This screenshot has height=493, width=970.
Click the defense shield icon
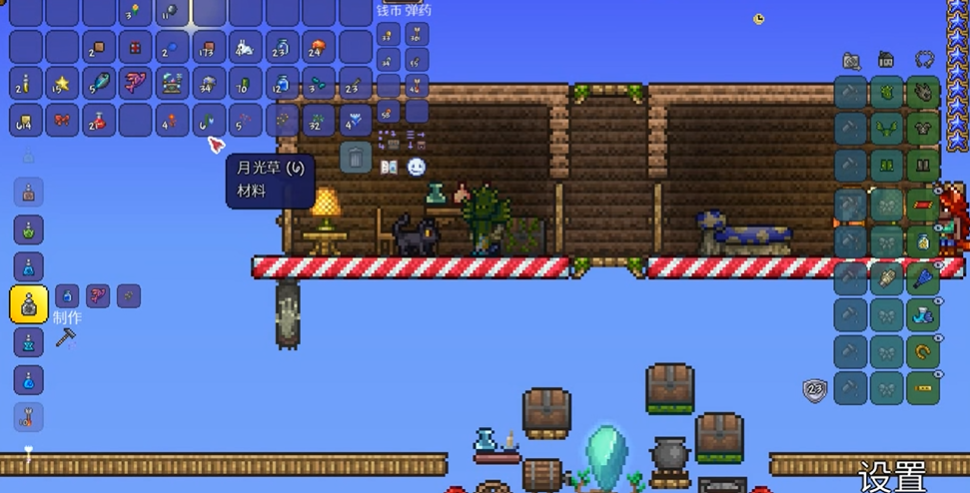pos(815,390)
